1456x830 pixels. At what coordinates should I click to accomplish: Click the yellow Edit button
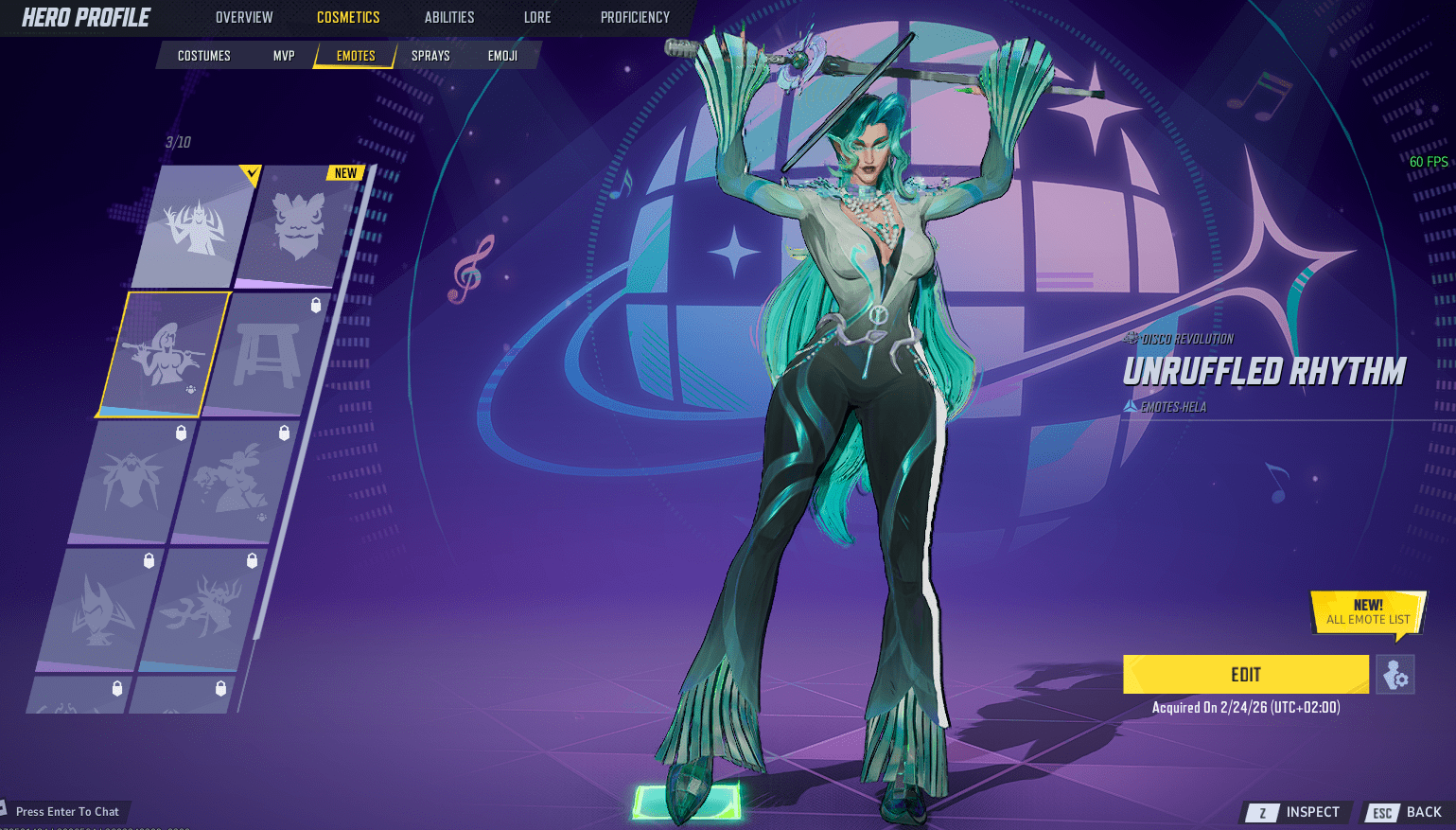(1245, 675)
